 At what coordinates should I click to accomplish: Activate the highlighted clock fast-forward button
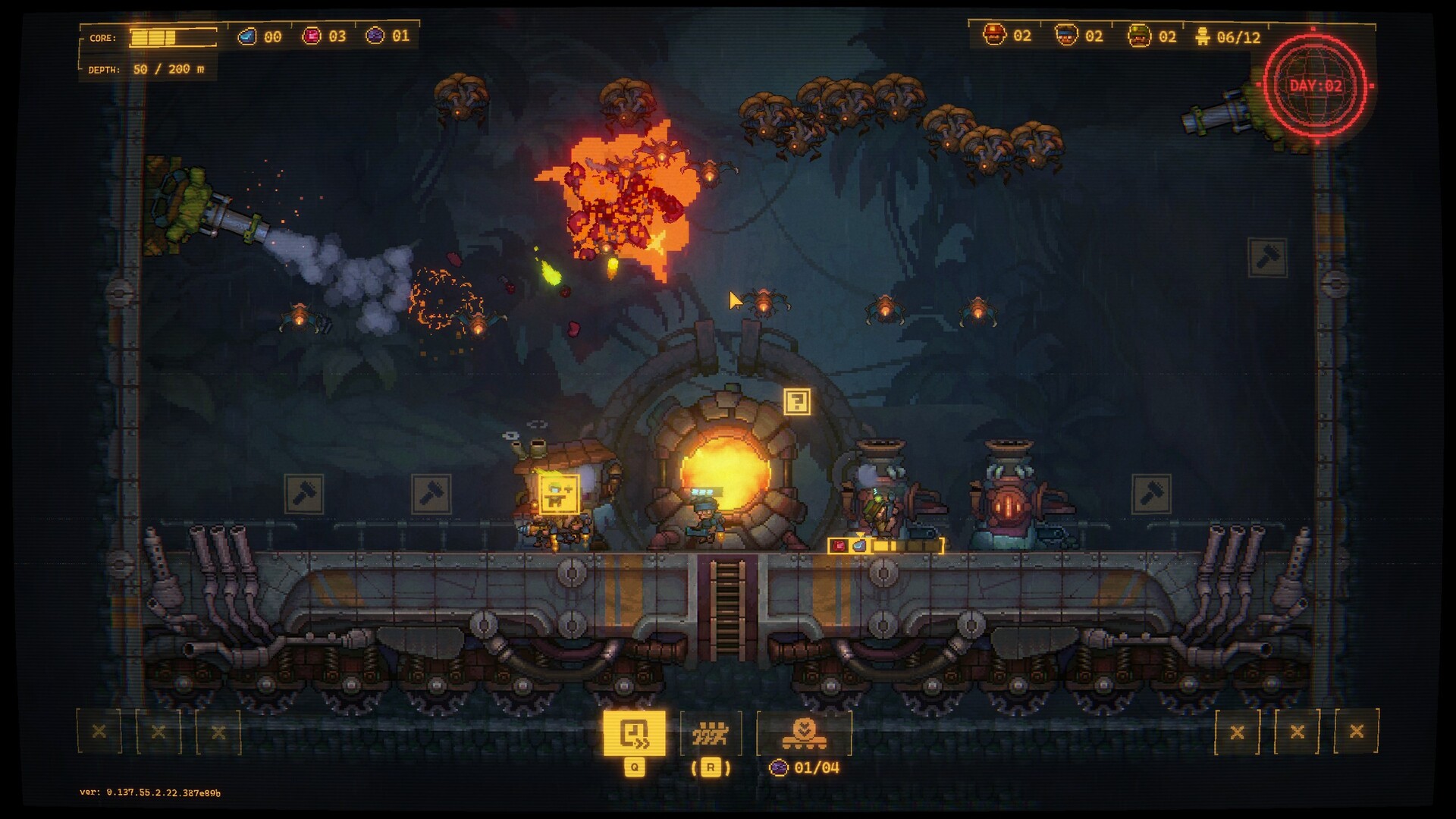point(634,733)
